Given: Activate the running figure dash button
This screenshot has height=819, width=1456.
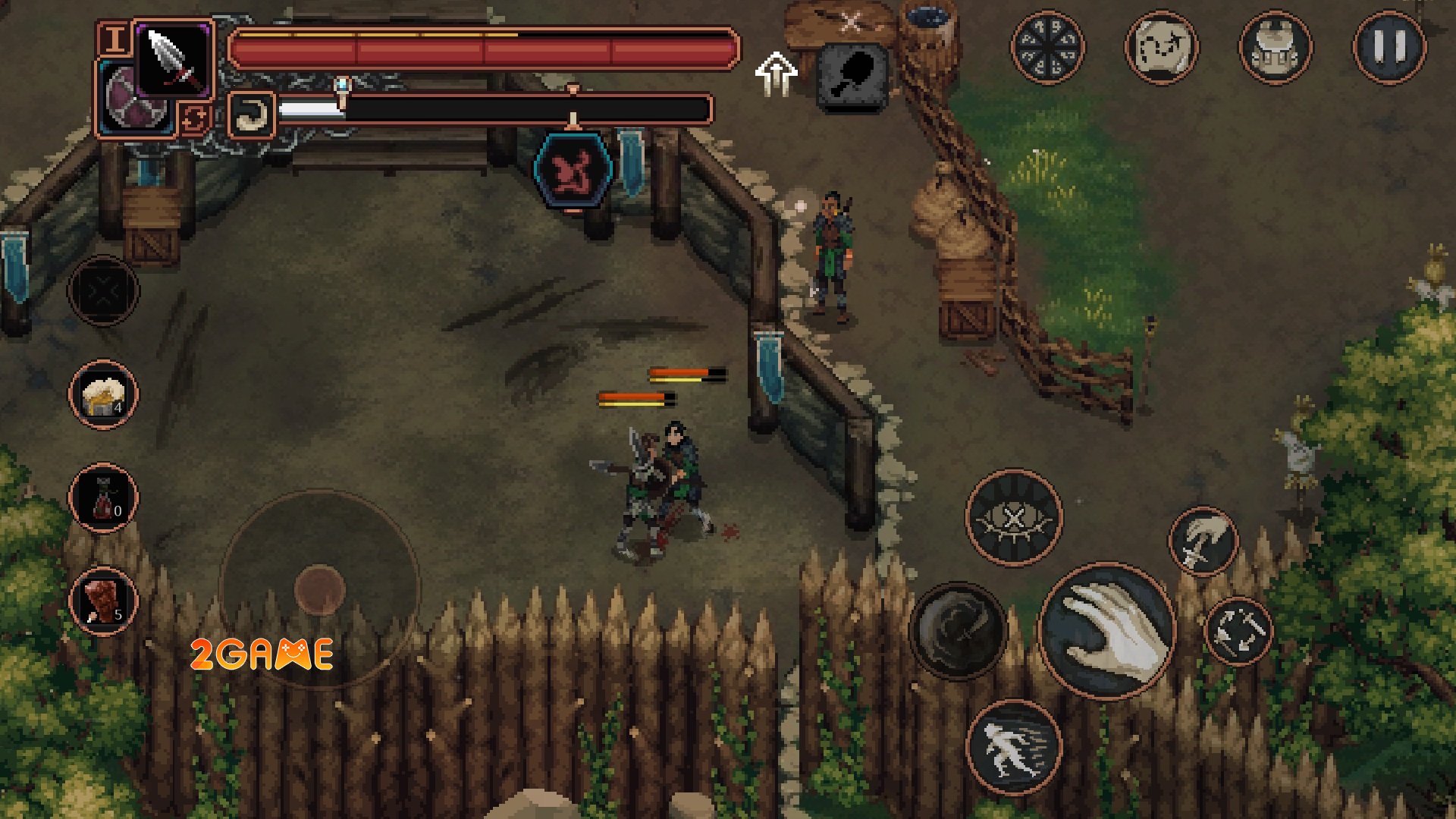Looking at the screenshot, I should click(1013, 748).
